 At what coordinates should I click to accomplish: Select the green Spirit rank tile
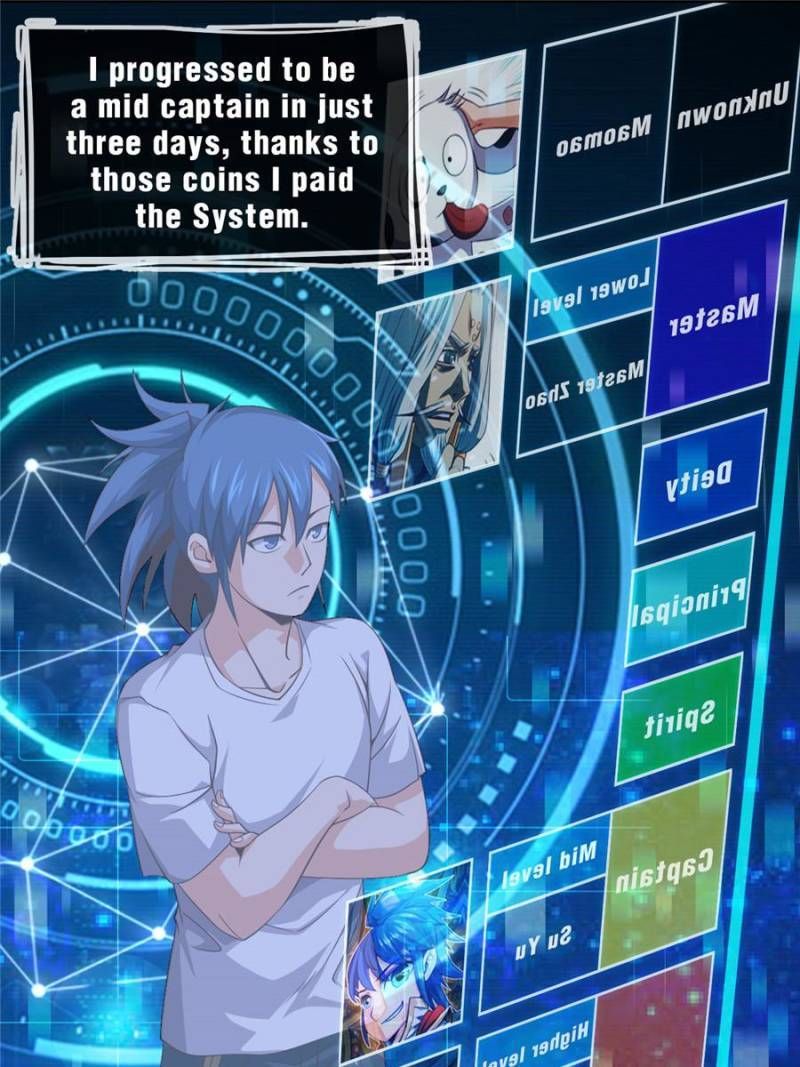(x=680, y=716)
